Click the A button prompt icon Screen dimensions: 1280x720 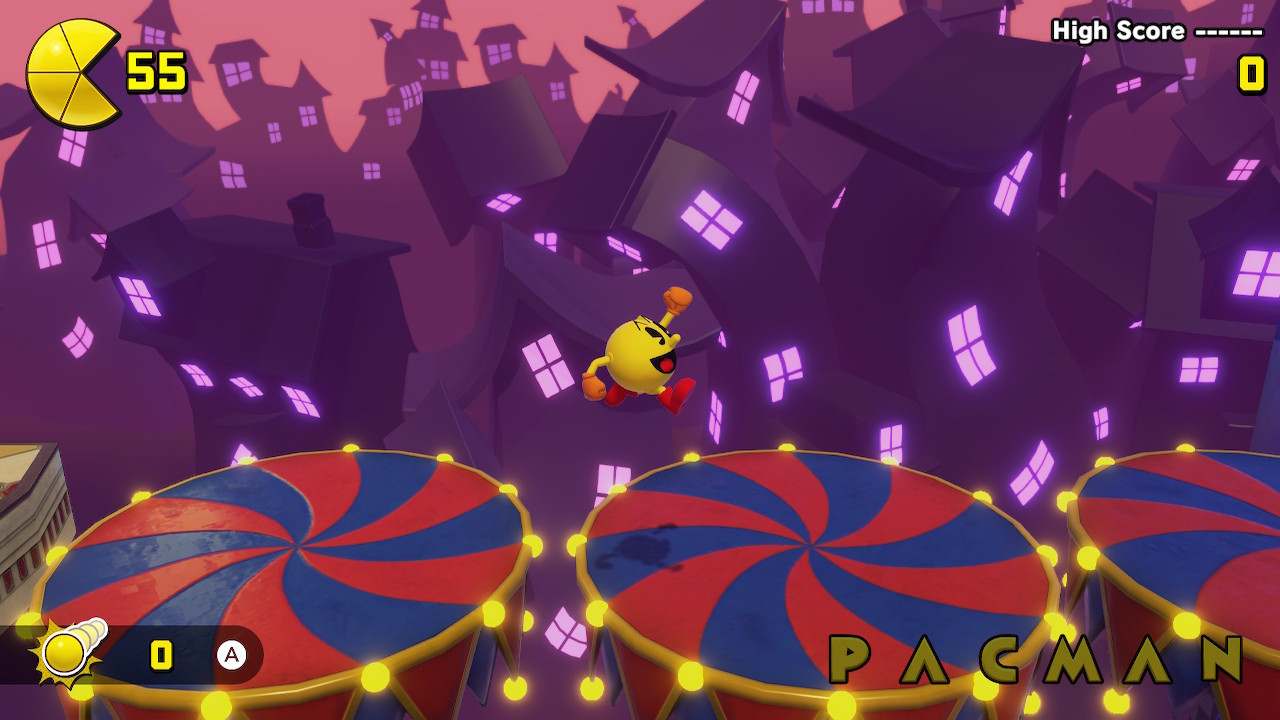[232, 657]
